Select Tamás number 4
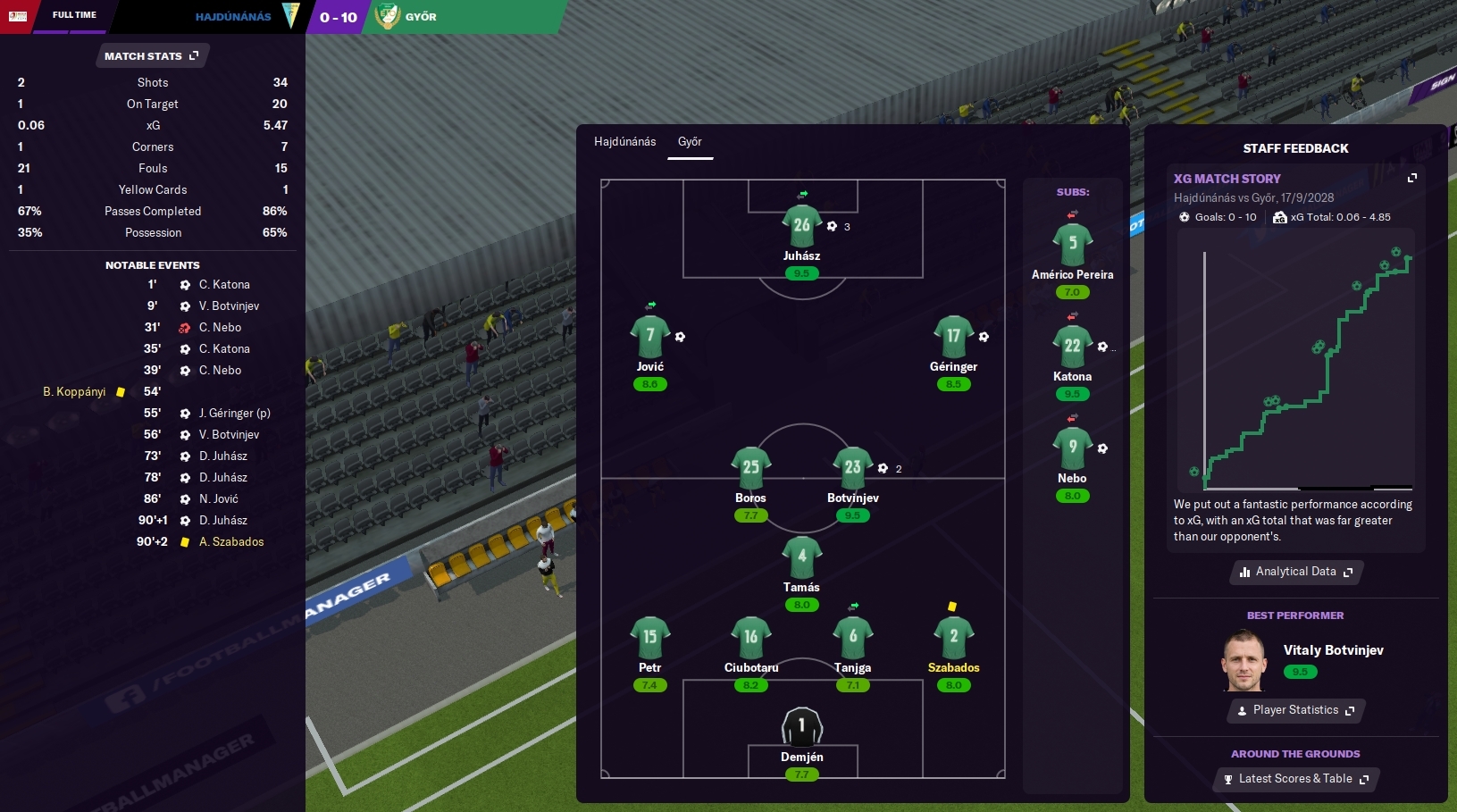Screen dimensions: 1457x812 pos(801,557)
